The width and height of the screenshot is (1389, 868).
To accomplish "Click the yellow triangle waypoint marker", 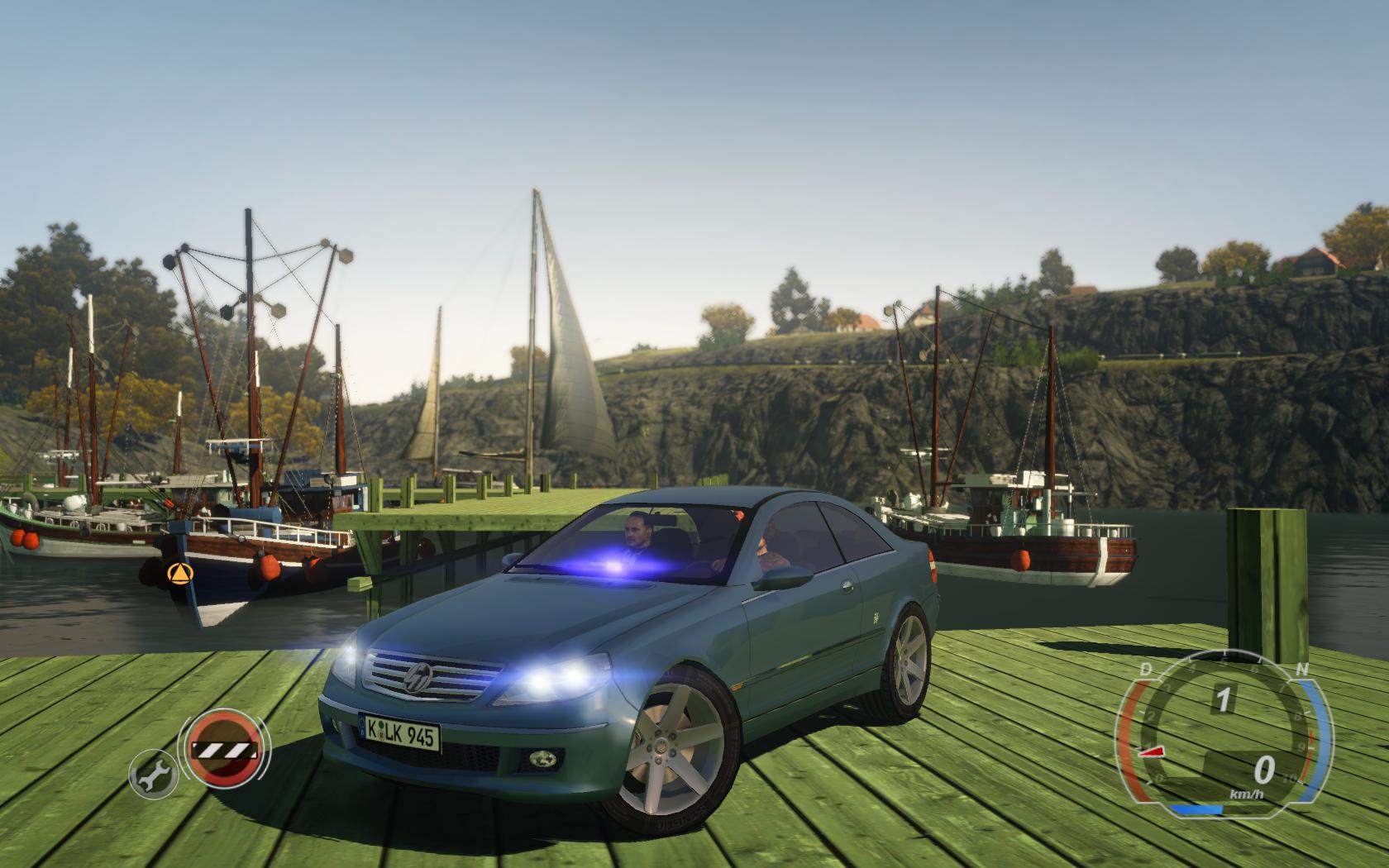I will 177,572.
